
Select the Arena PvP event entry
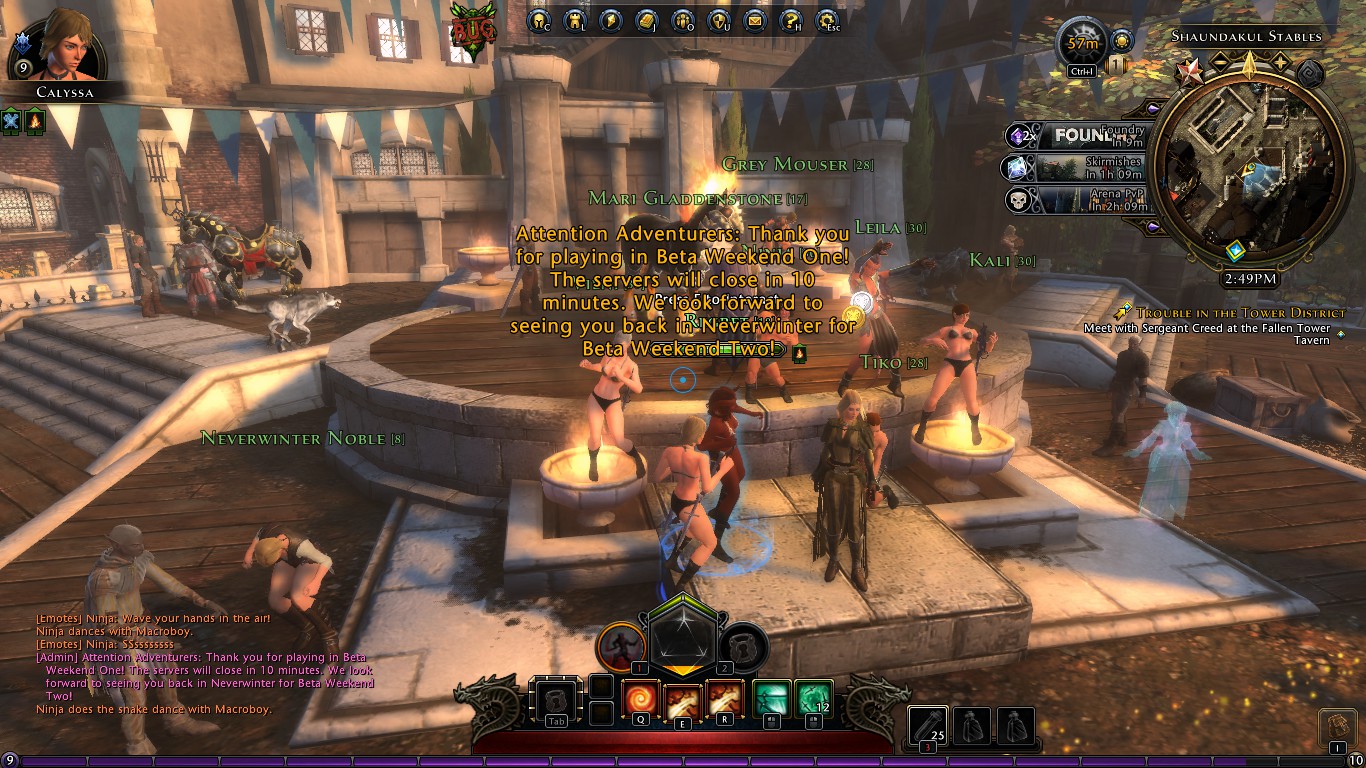[1080, 199]
